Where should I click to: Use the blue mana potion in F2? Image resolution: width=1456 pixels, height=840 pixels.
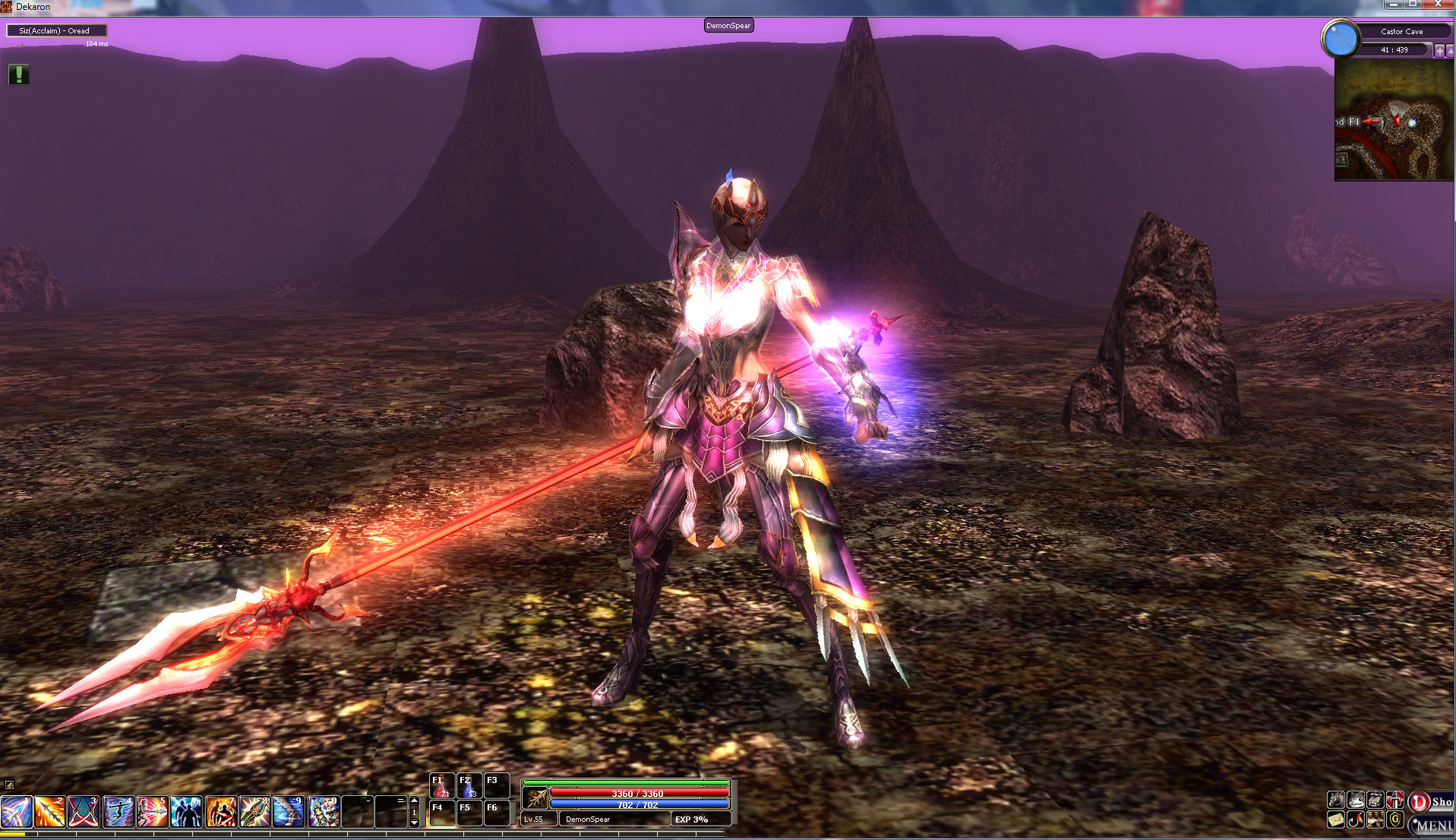click(x=469, y=786)
